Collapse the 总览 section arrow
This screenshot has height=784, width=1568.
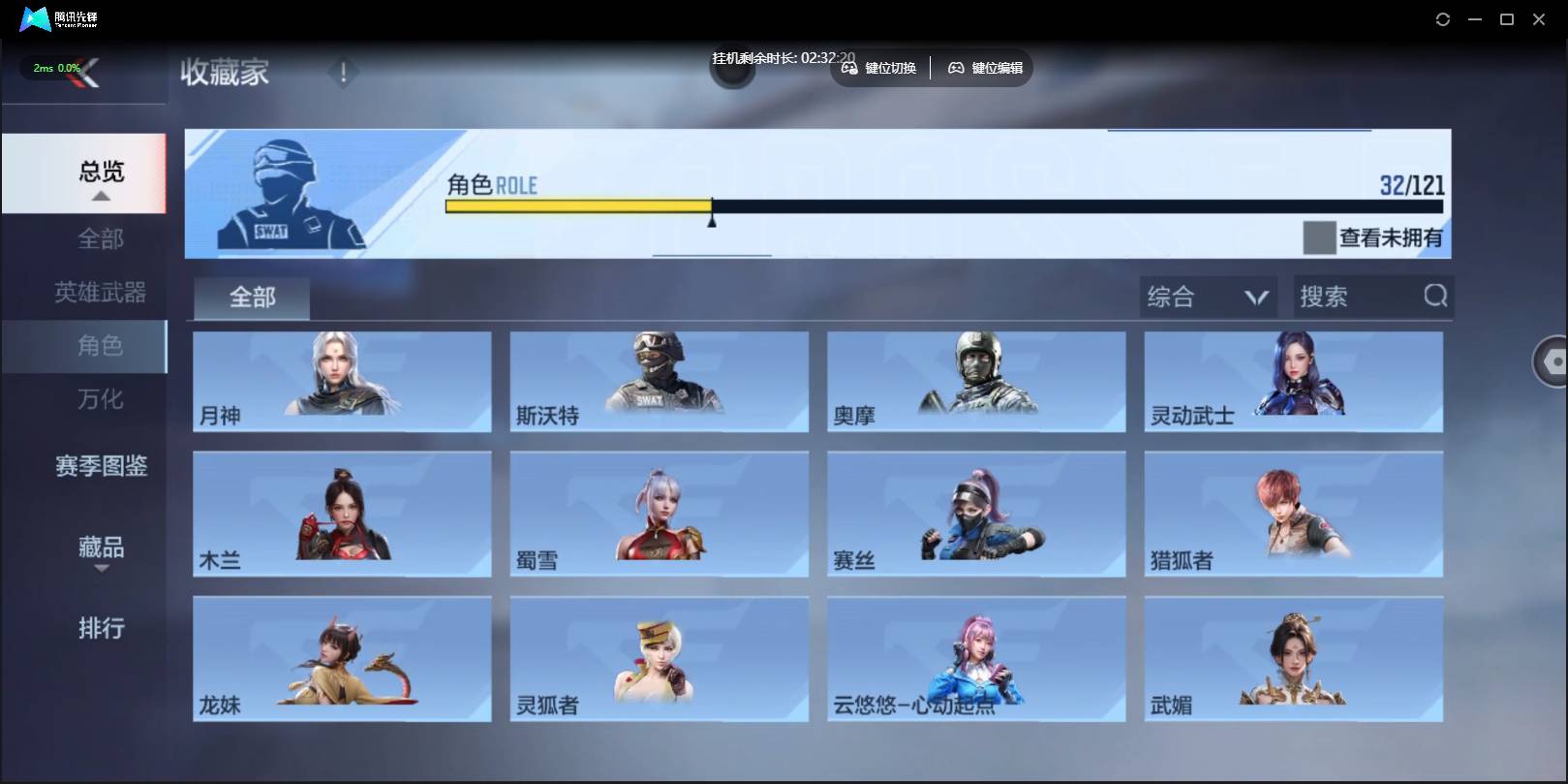(x=99, y=194)
